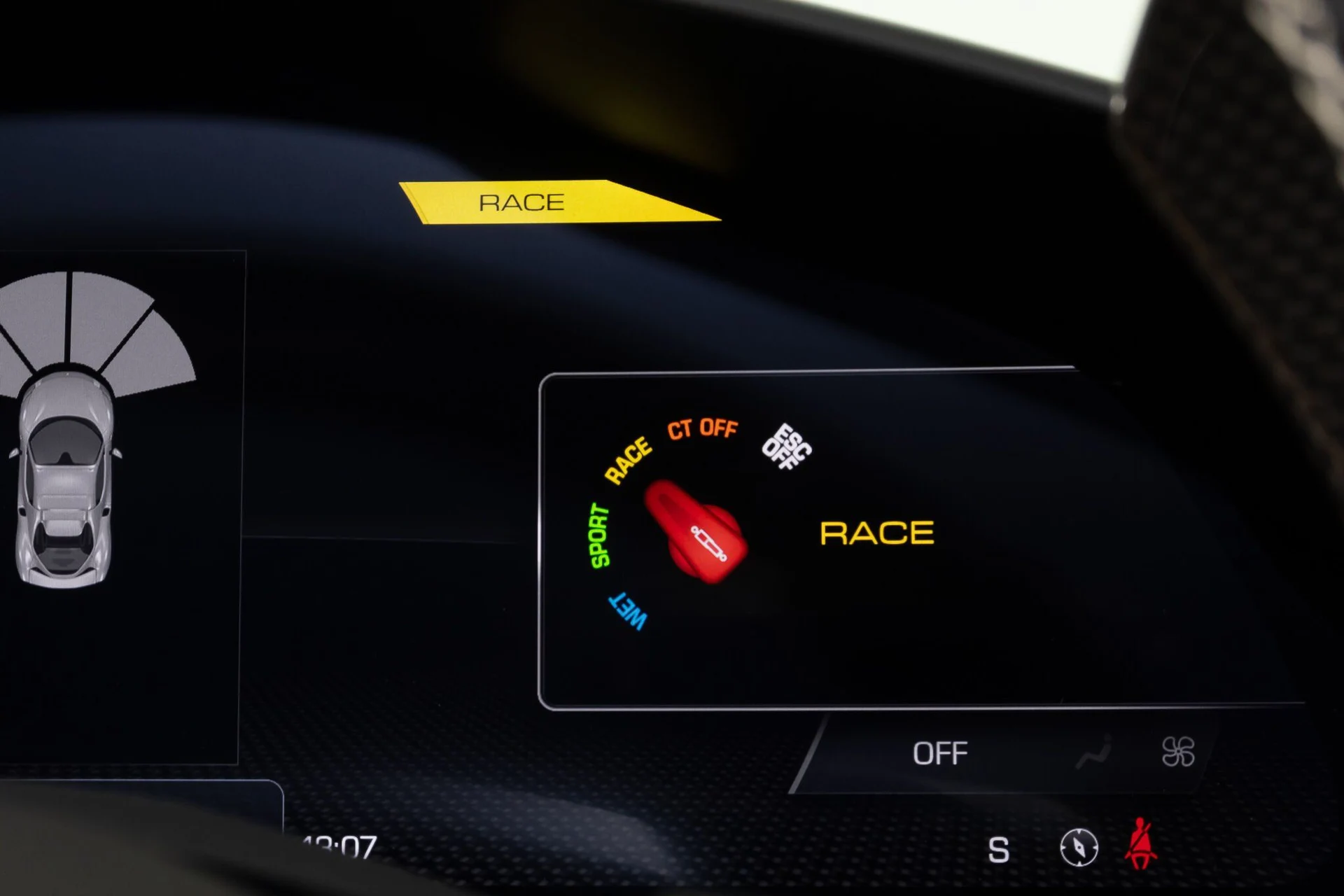This screenshot has width=1344, height=896.
Task: Click the red seatbelt warning icon
Action: (x=1140, y=844)
